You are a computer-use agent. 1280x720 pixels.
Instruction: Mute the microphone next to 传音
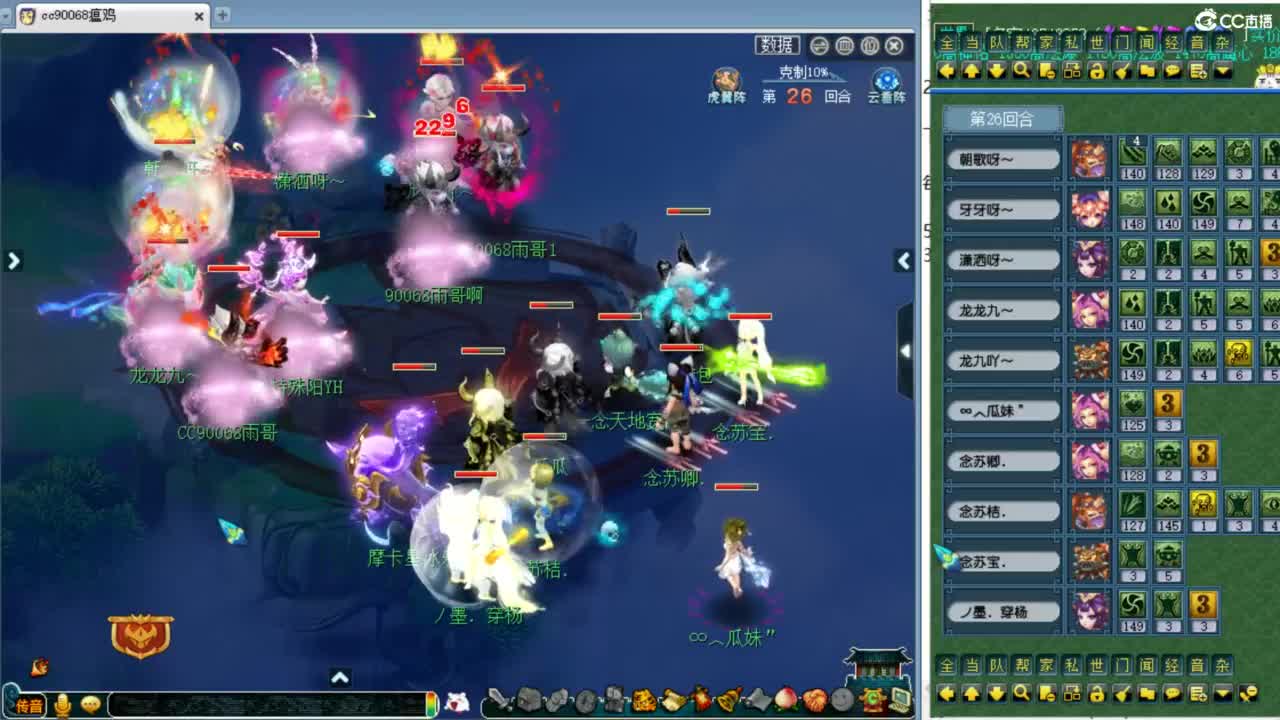[x=62, y=702]
